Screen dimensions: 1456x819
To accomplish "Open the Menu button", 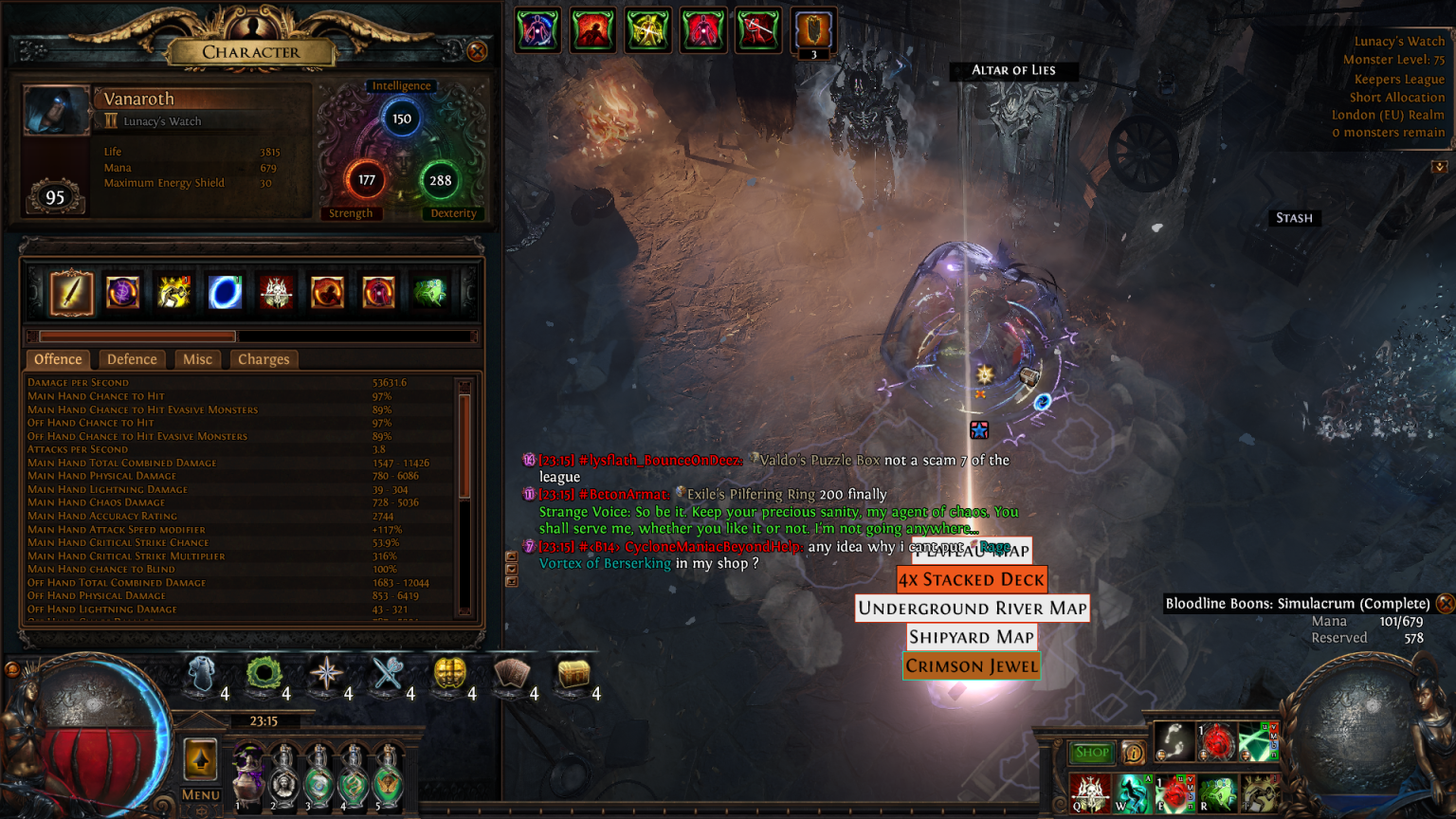I will pyautogui.click(x=200, y=794).
